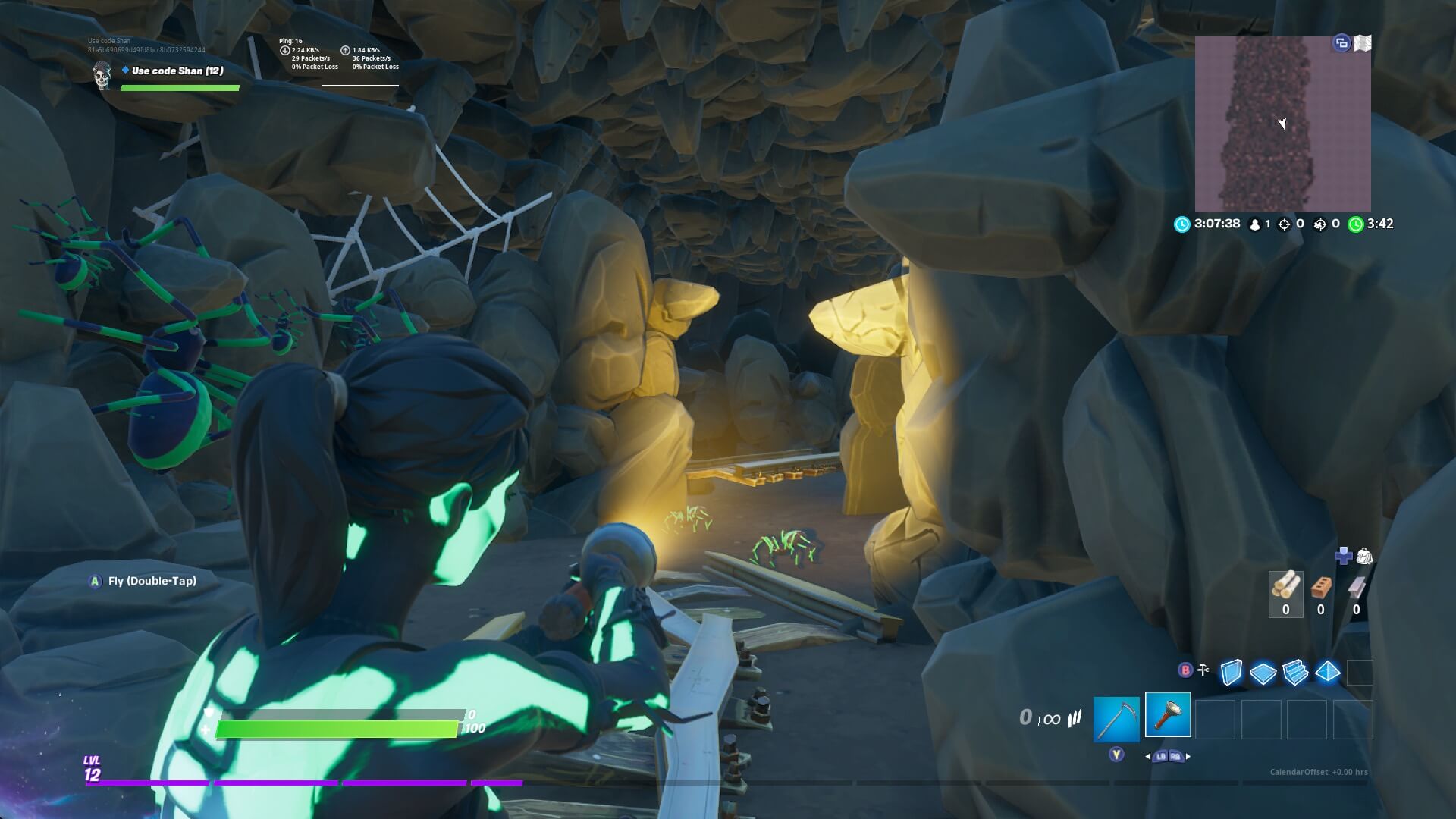
Task: Select the roof pyramid build piece icon
Action: coord(1328,673)
